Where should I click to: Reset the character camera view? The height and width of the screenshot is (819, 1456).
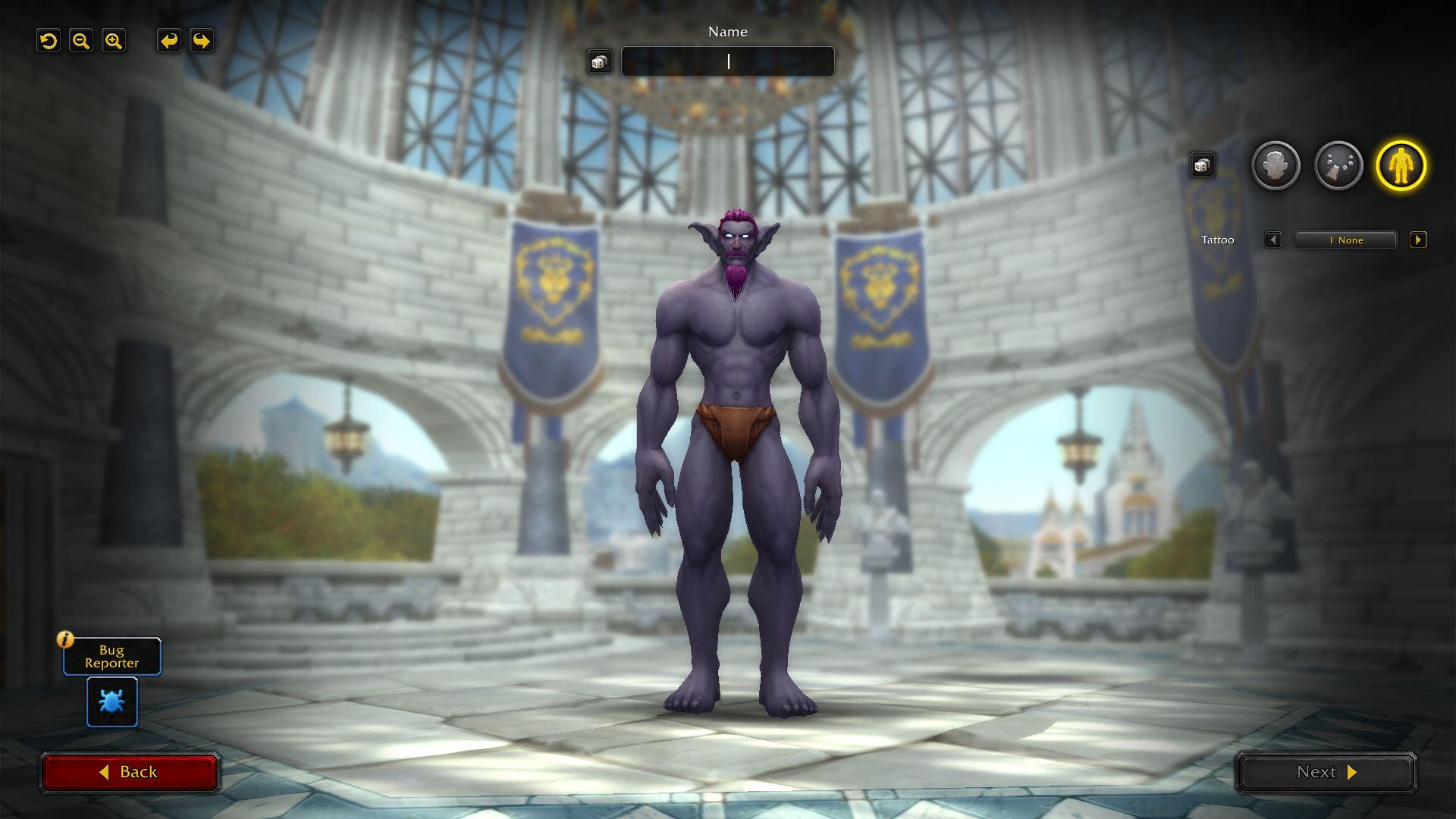49,41
